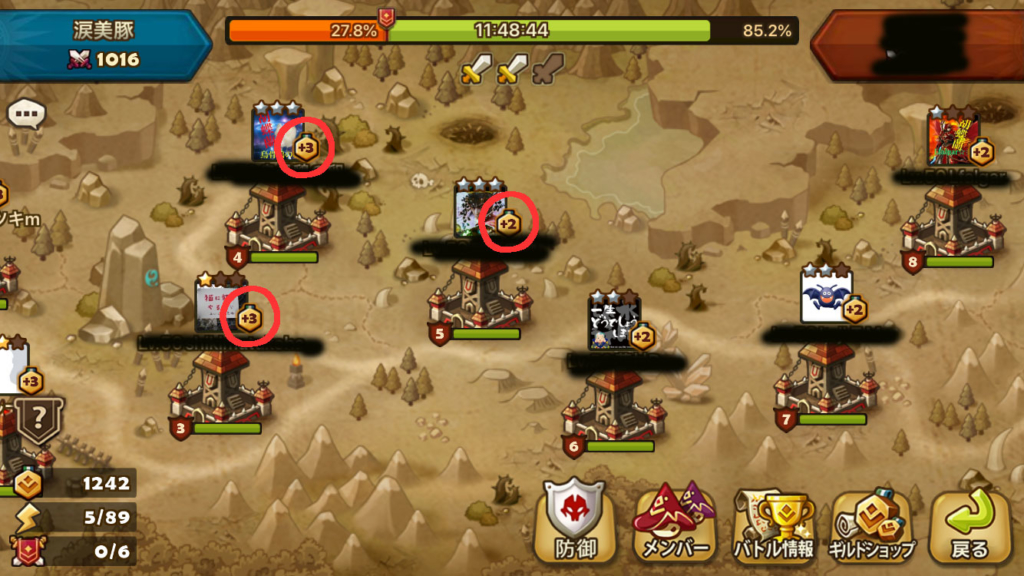View the bat avatar player portrait
The width and height of the screenshot is (1024, 576).
826,296
